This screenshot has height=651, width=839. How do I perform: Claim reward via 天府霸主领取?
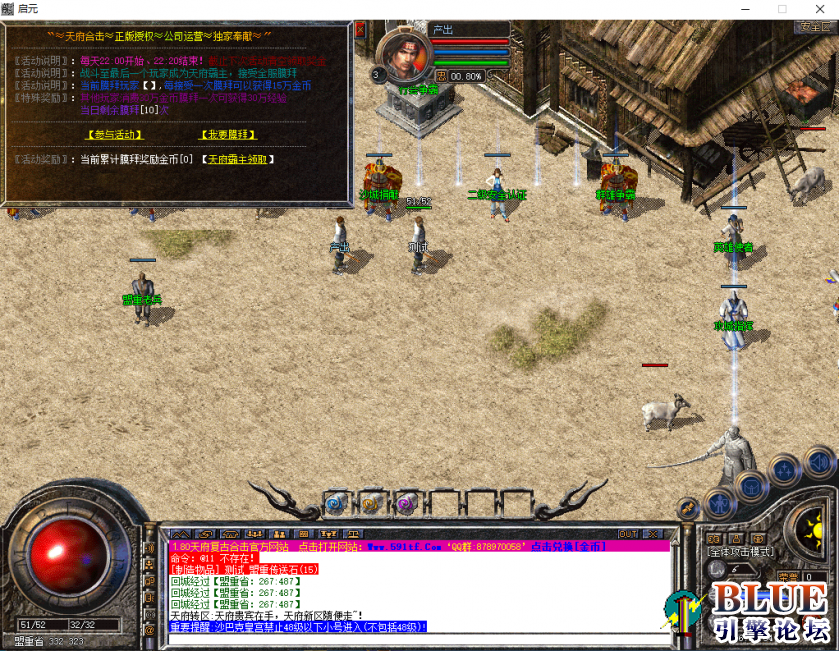(237, 159)
